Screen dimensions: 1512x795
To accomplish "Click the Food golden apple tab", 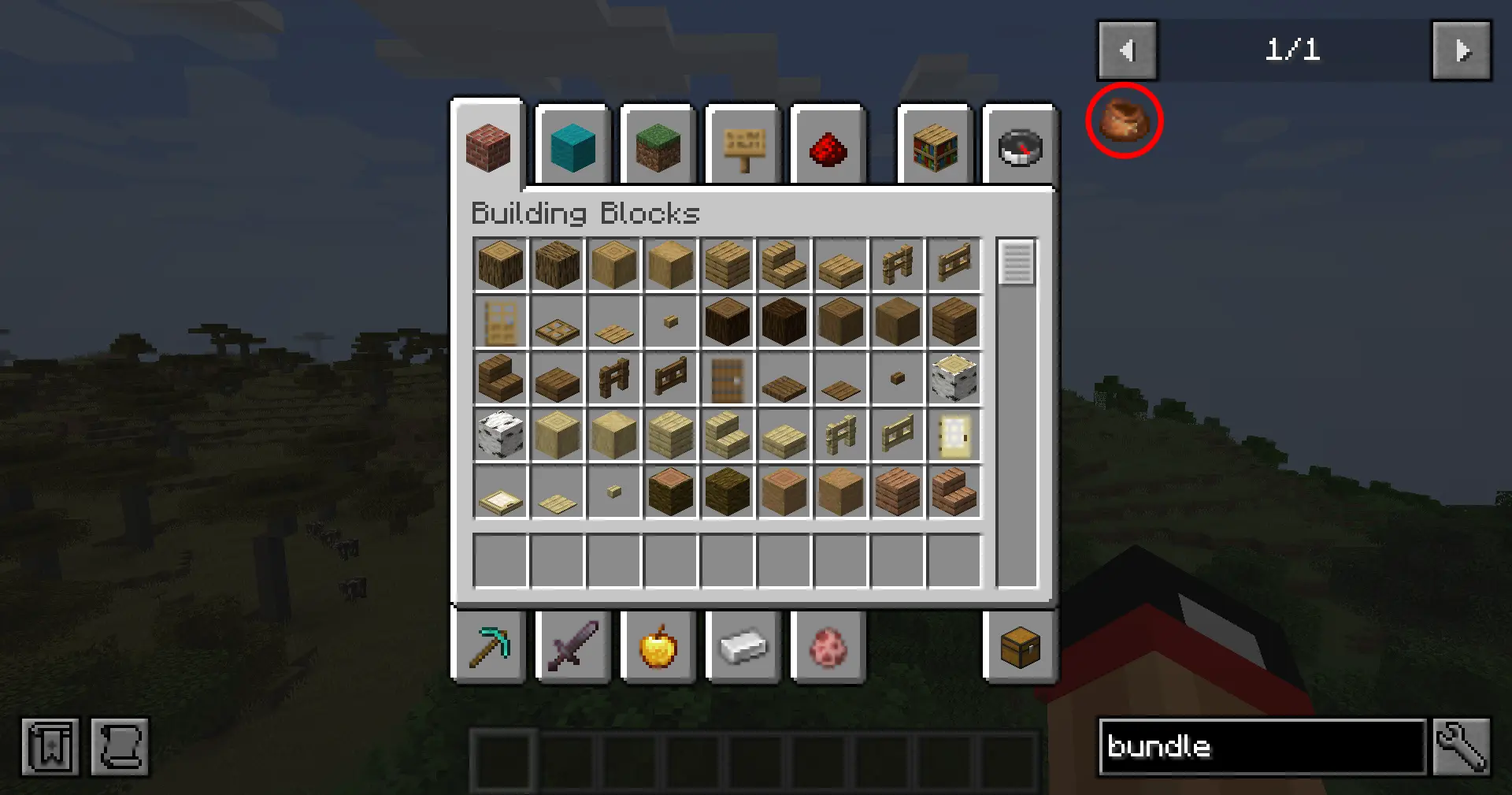I will (658, 648).
